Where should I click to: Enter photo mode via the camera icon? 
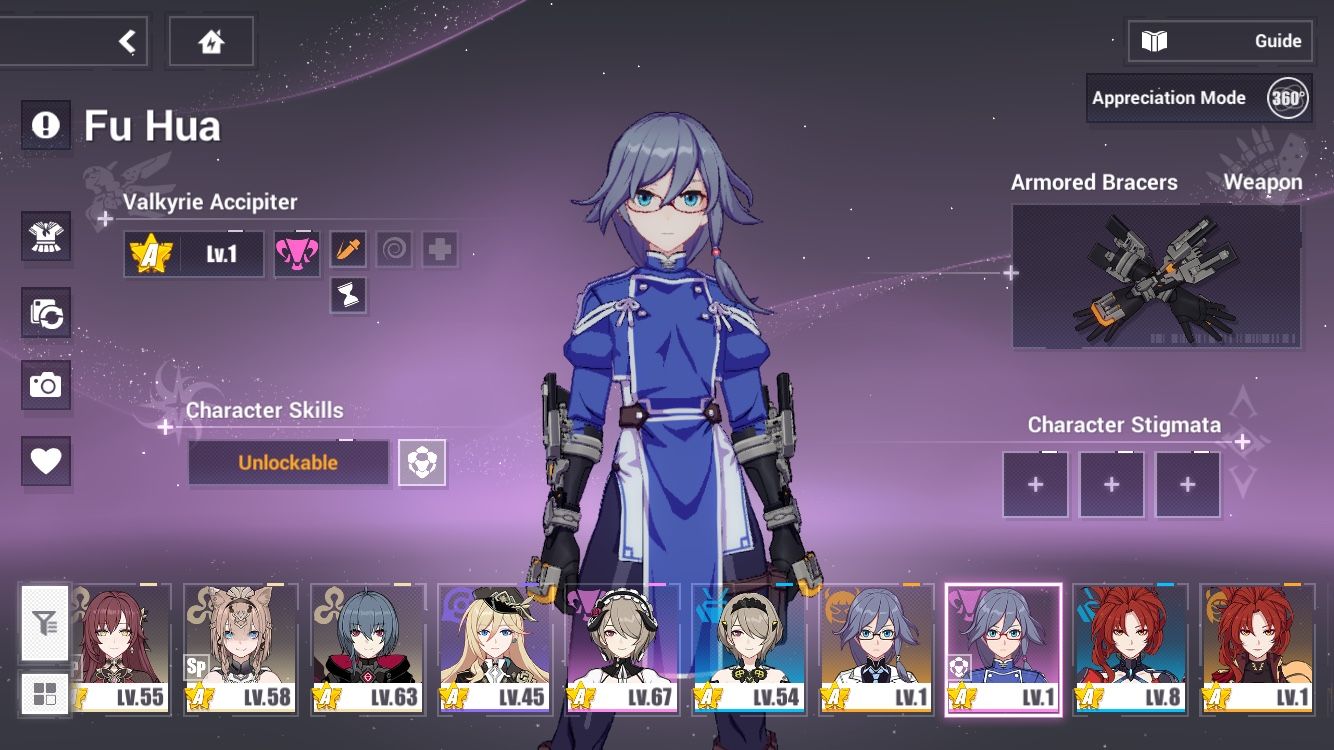(46, 387)
